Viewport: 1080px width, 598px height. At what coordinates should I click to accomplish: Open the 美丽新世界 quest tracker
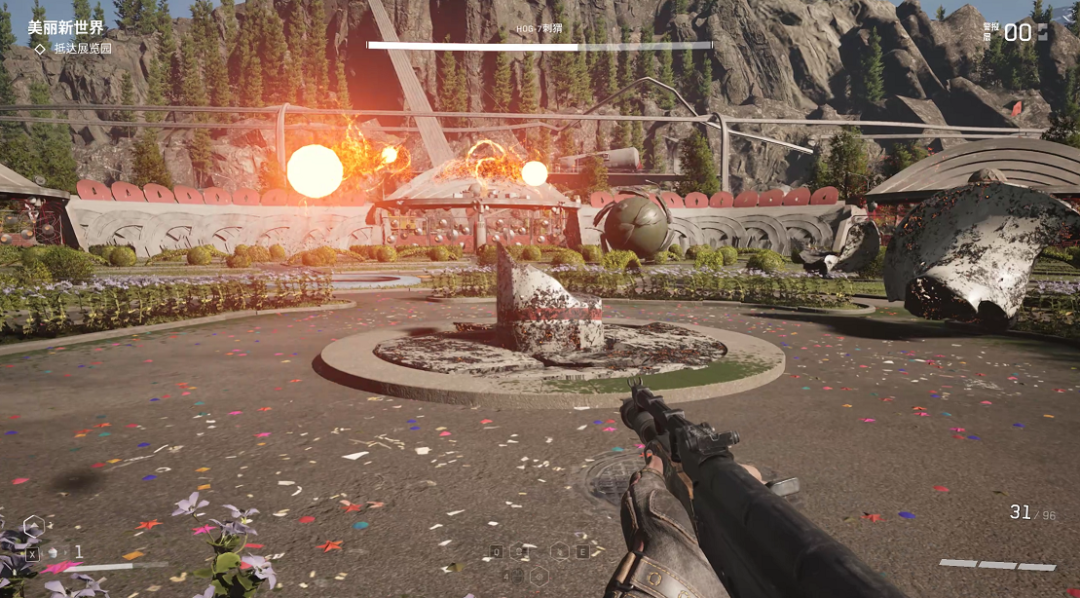[65, 27]
